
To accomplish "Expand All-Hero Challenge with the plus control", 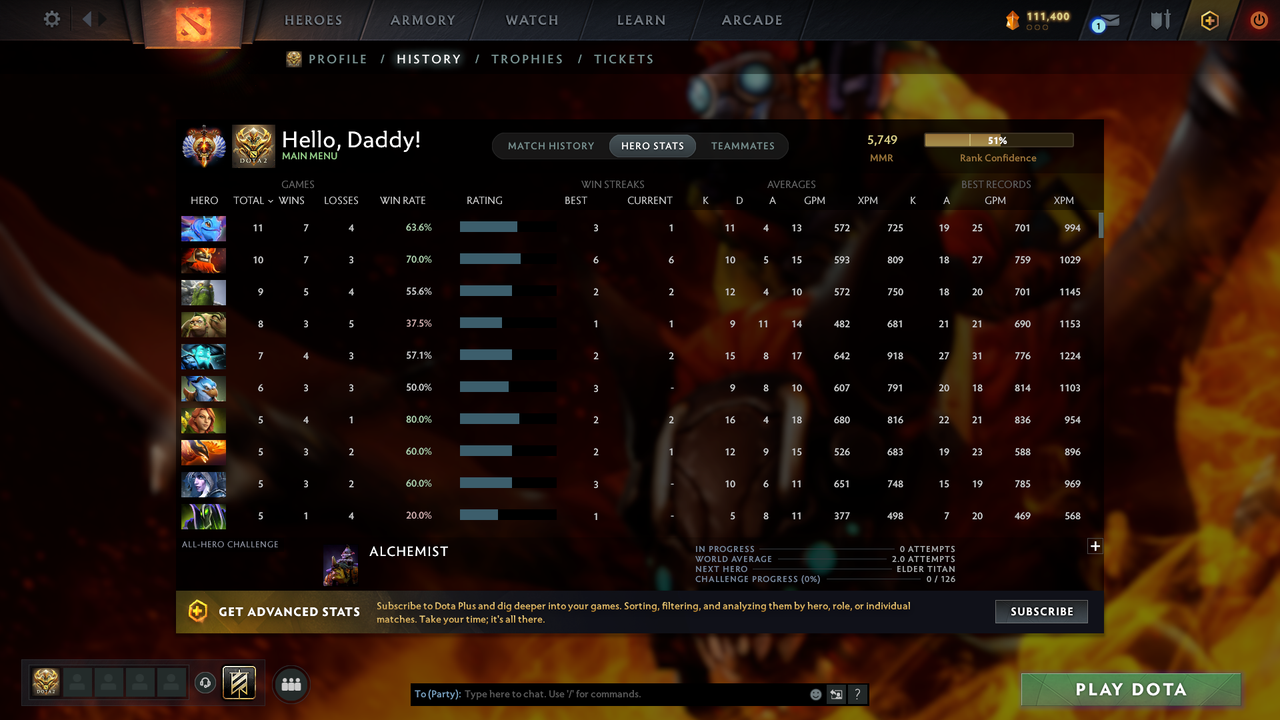I will tap(1095, 546).
